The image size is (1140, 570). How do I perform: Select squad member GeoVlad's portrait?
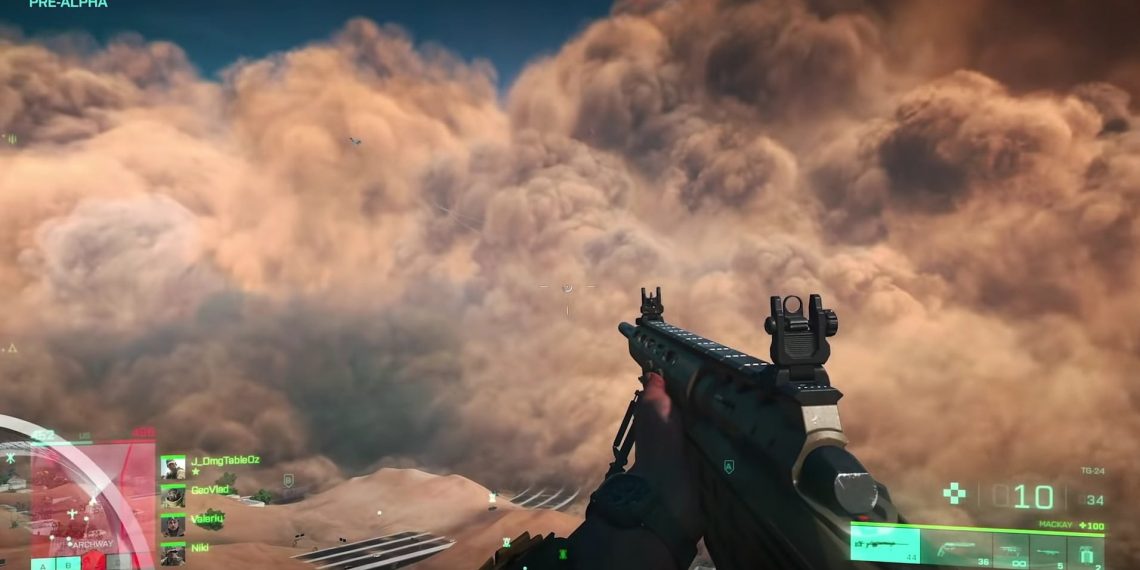point(173,496)
